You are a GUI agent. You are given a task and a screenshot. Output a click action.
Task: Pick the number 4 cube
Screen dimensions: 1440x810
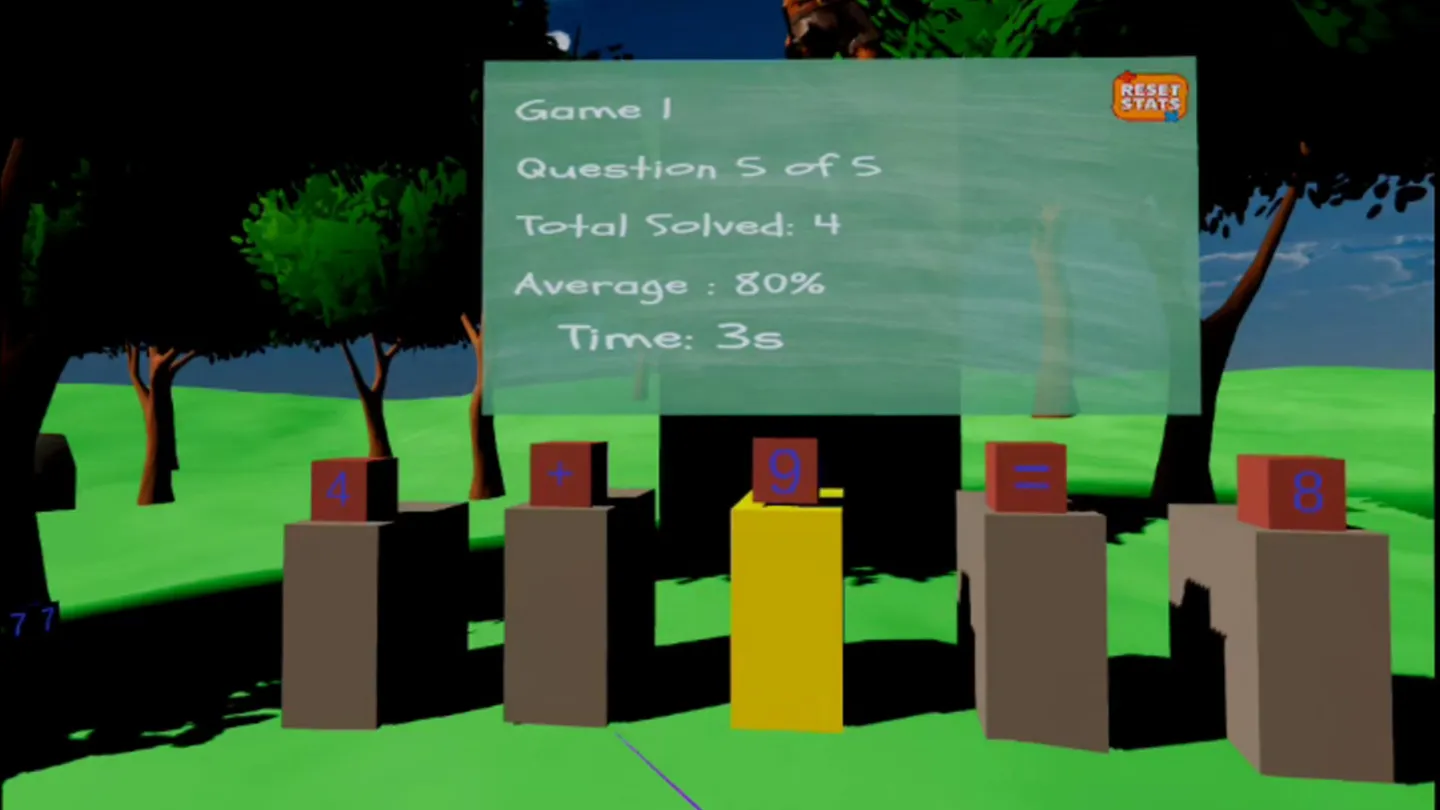pos(340,490)
